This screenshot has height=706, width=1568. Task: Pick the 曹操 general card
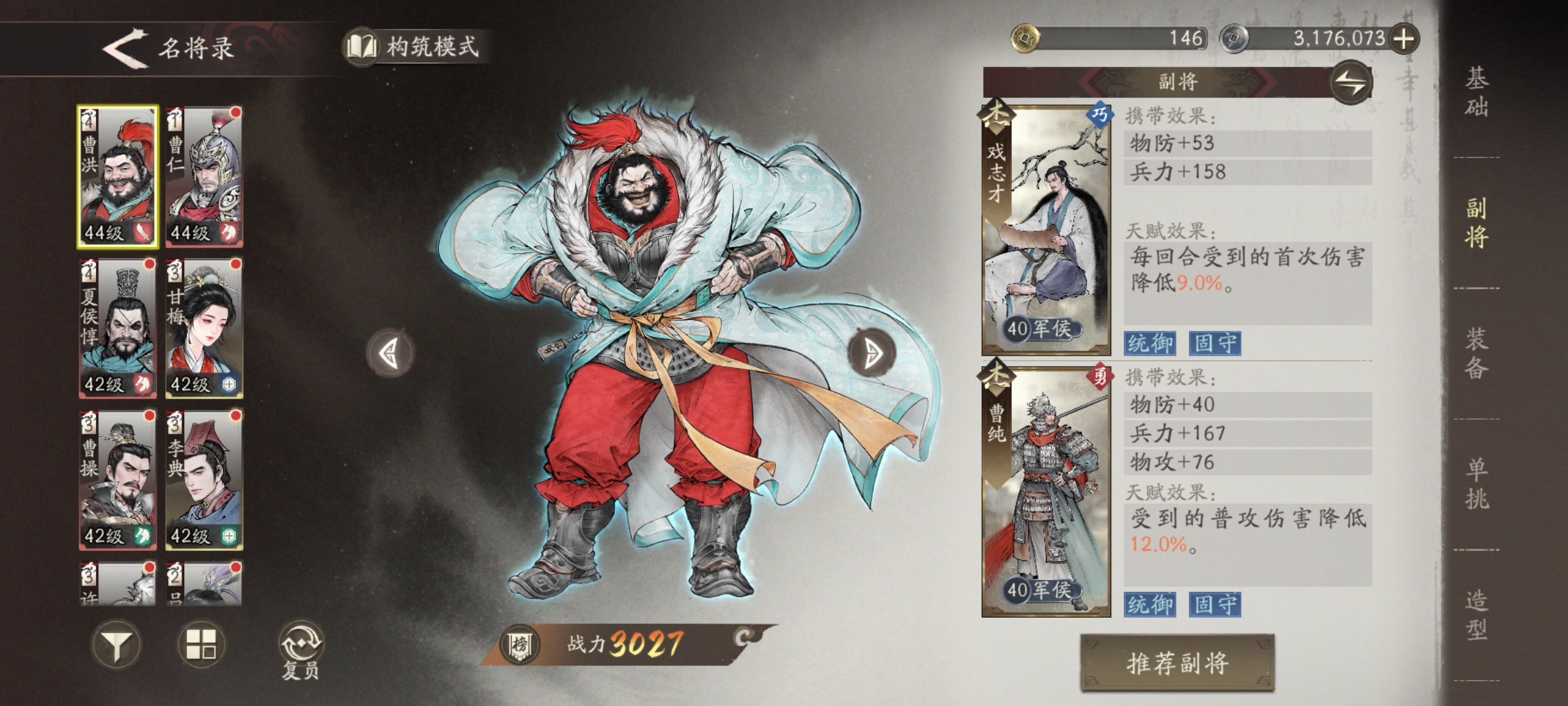click(118, 480)
